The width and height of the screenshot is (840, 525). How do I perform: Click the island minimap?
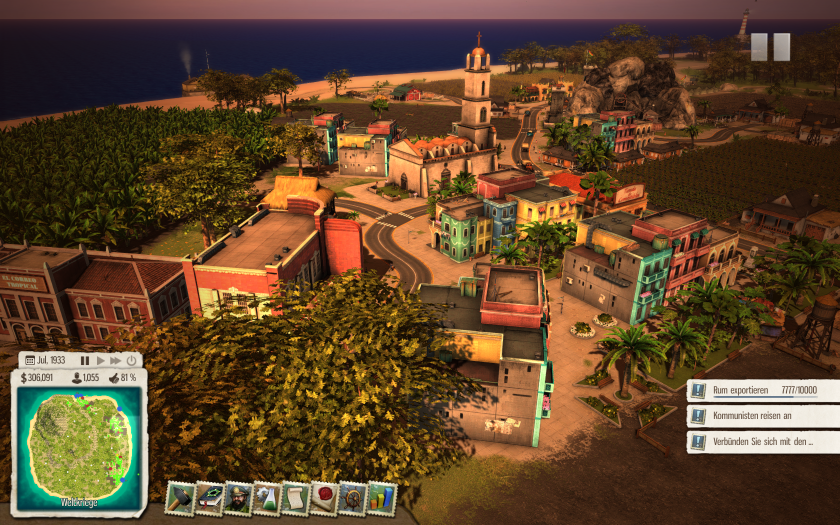click(x=80, y=447)
